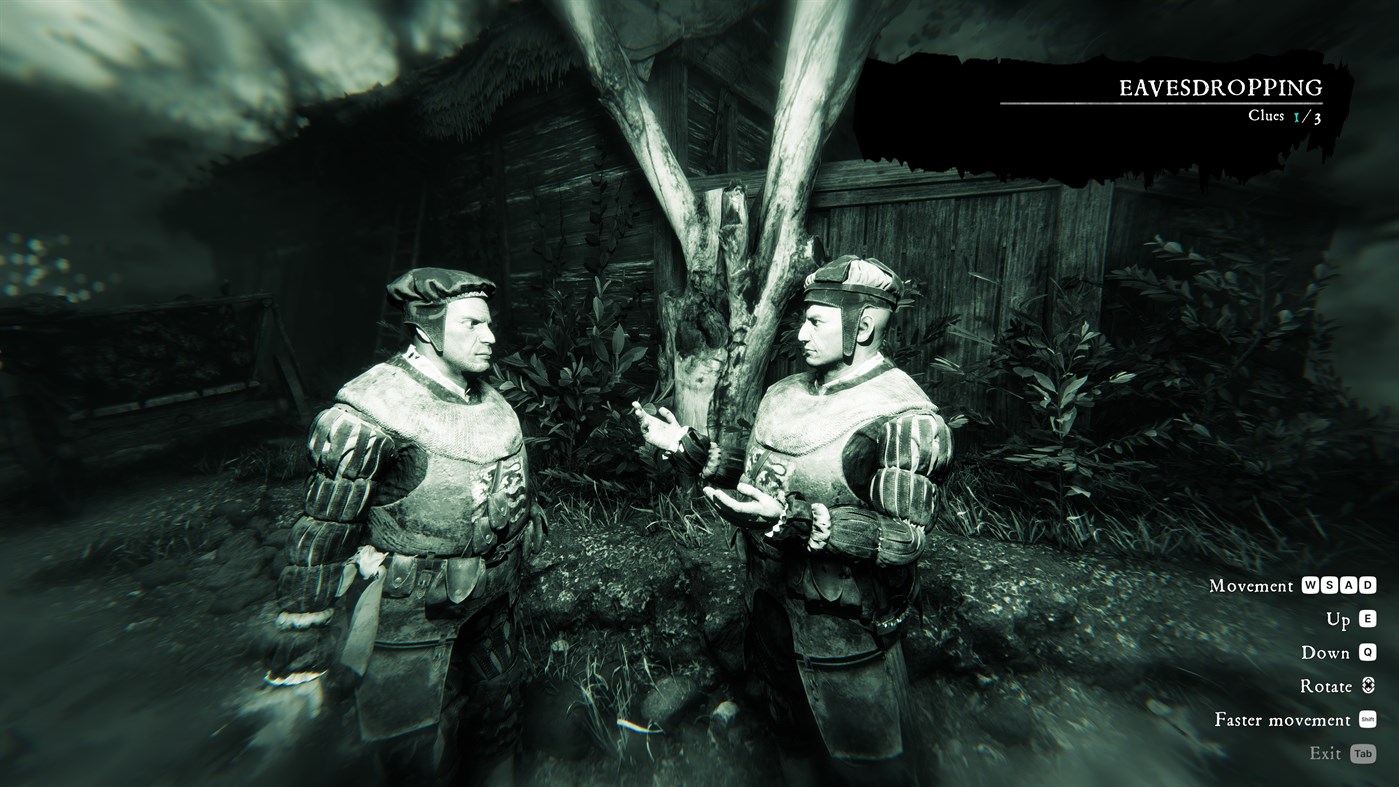
Task: Select the Q key icon beside Down
Action: click(1367, 651)
